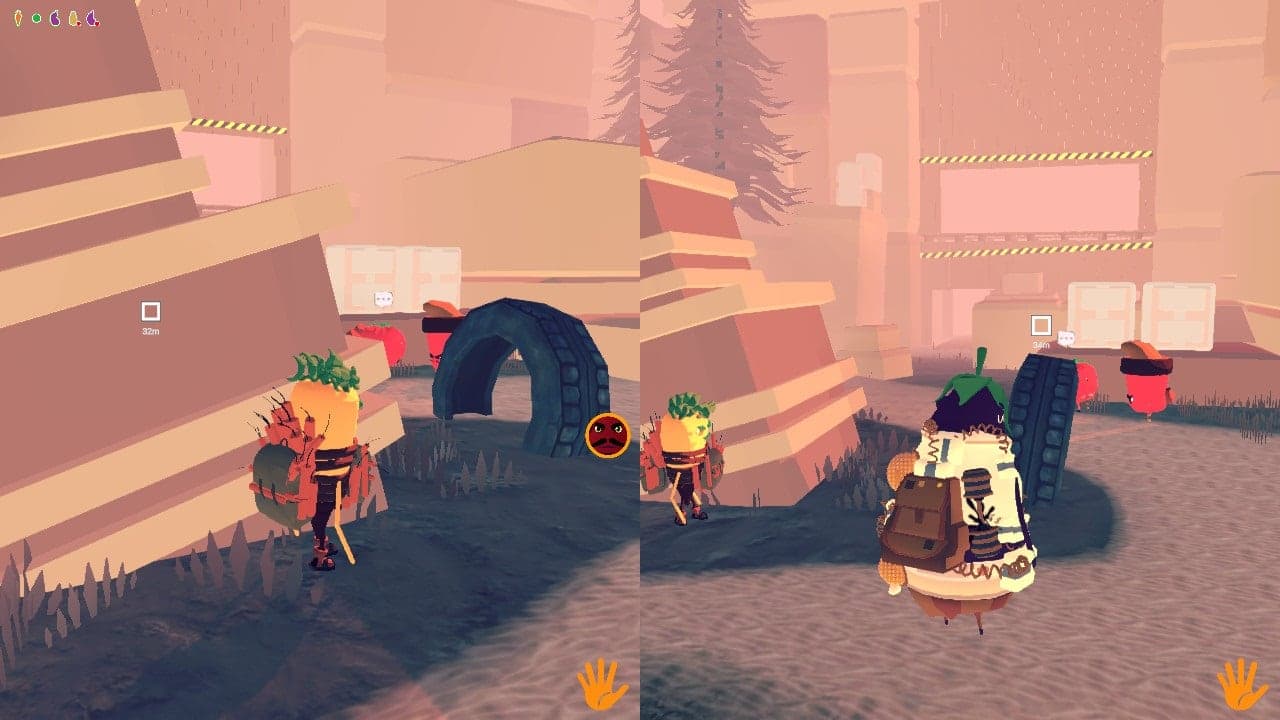Select the last eggplant icon with a heart
Viewport: 1280px width, 720px height.
point(92,17)
